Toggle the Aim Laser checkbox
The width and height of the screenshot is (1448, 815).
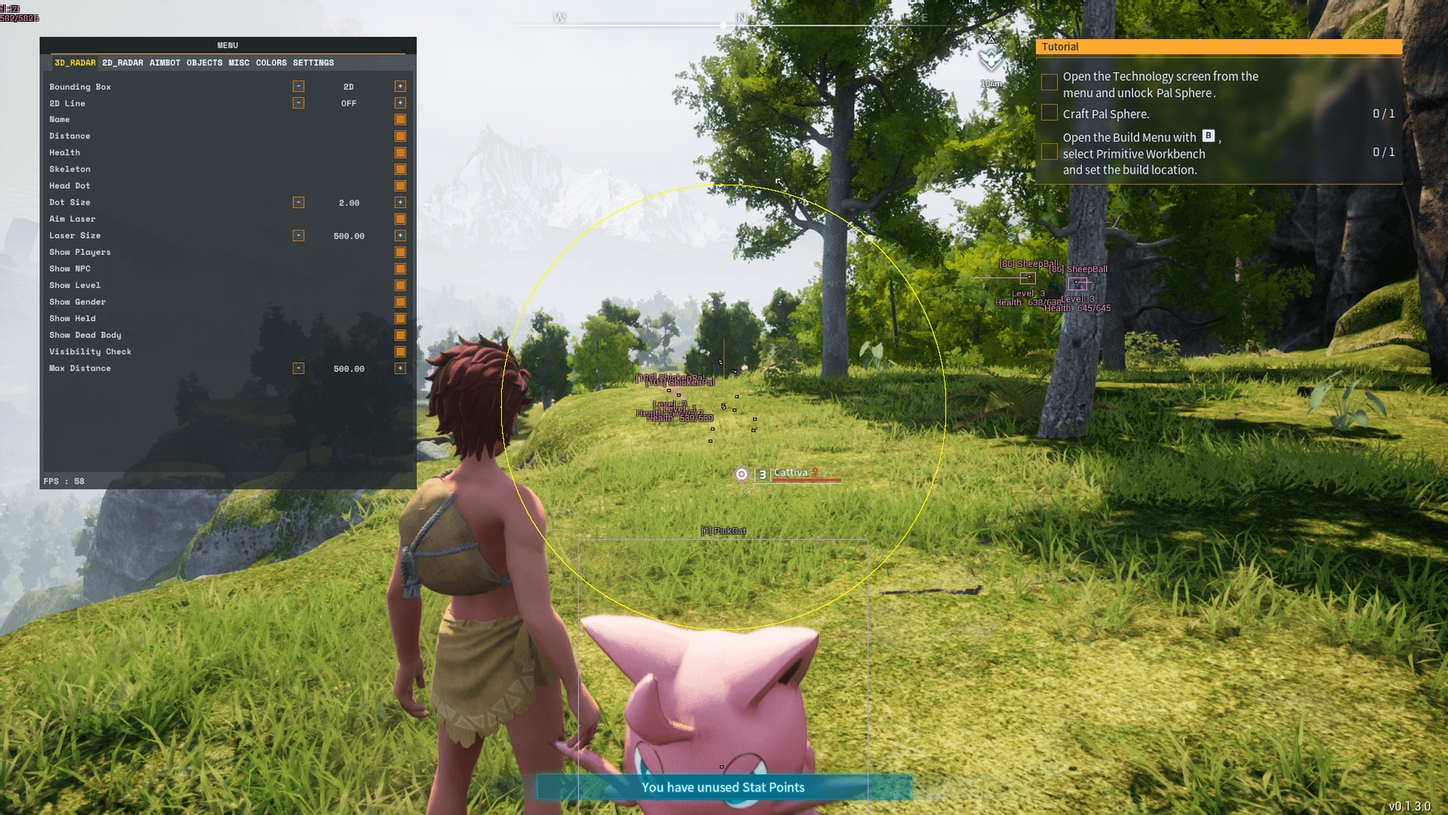(400, 219)
